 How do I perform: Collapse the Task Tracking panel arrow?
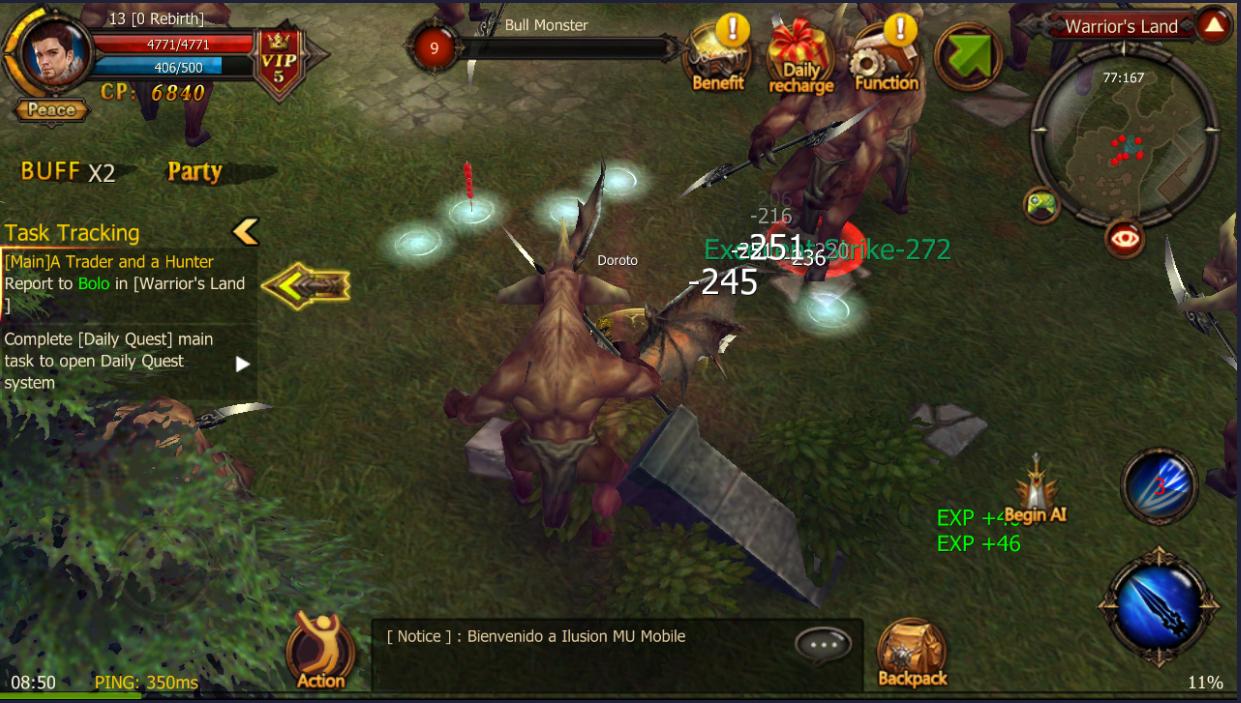coord(245,232)
